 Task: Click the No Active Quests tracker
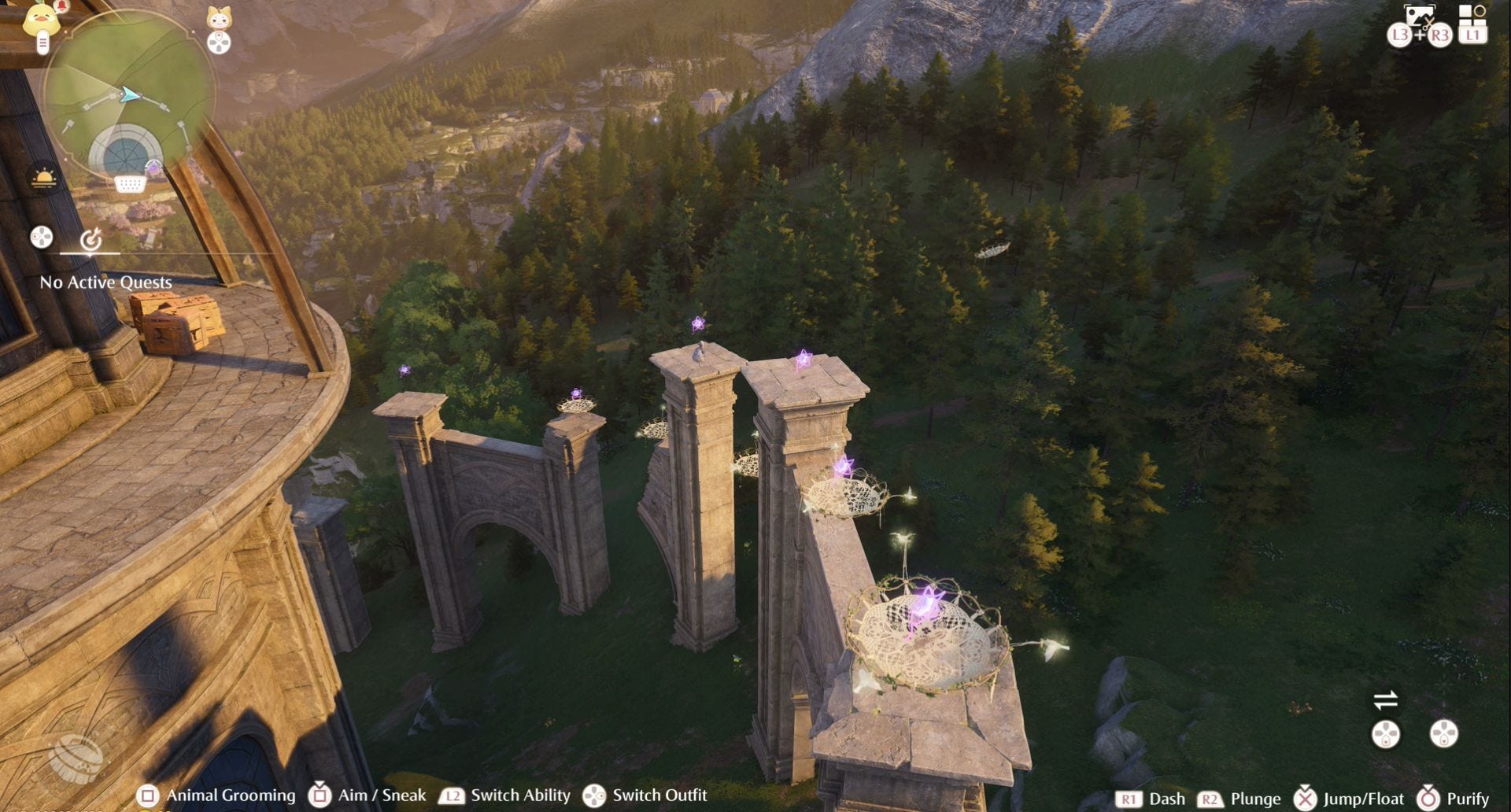[105, 282]
